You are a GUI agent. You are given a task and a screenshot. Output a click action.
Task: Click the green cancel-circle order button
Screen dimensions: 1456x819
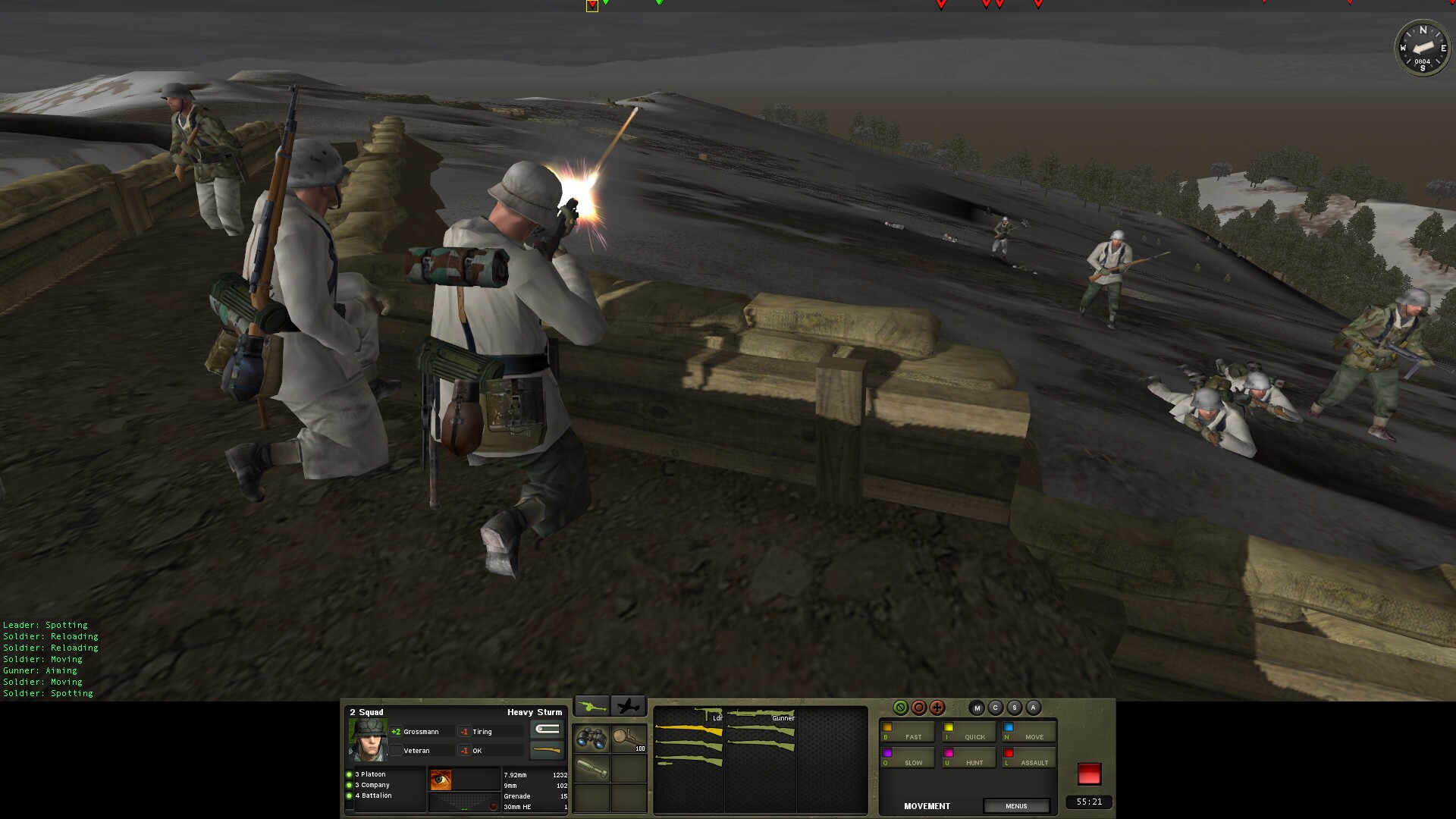900,708
